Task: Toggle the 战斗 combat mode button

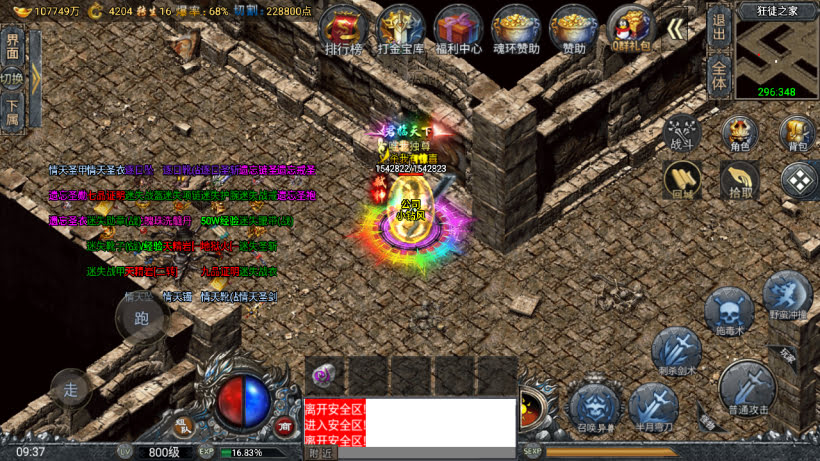Action: point(682,133)
